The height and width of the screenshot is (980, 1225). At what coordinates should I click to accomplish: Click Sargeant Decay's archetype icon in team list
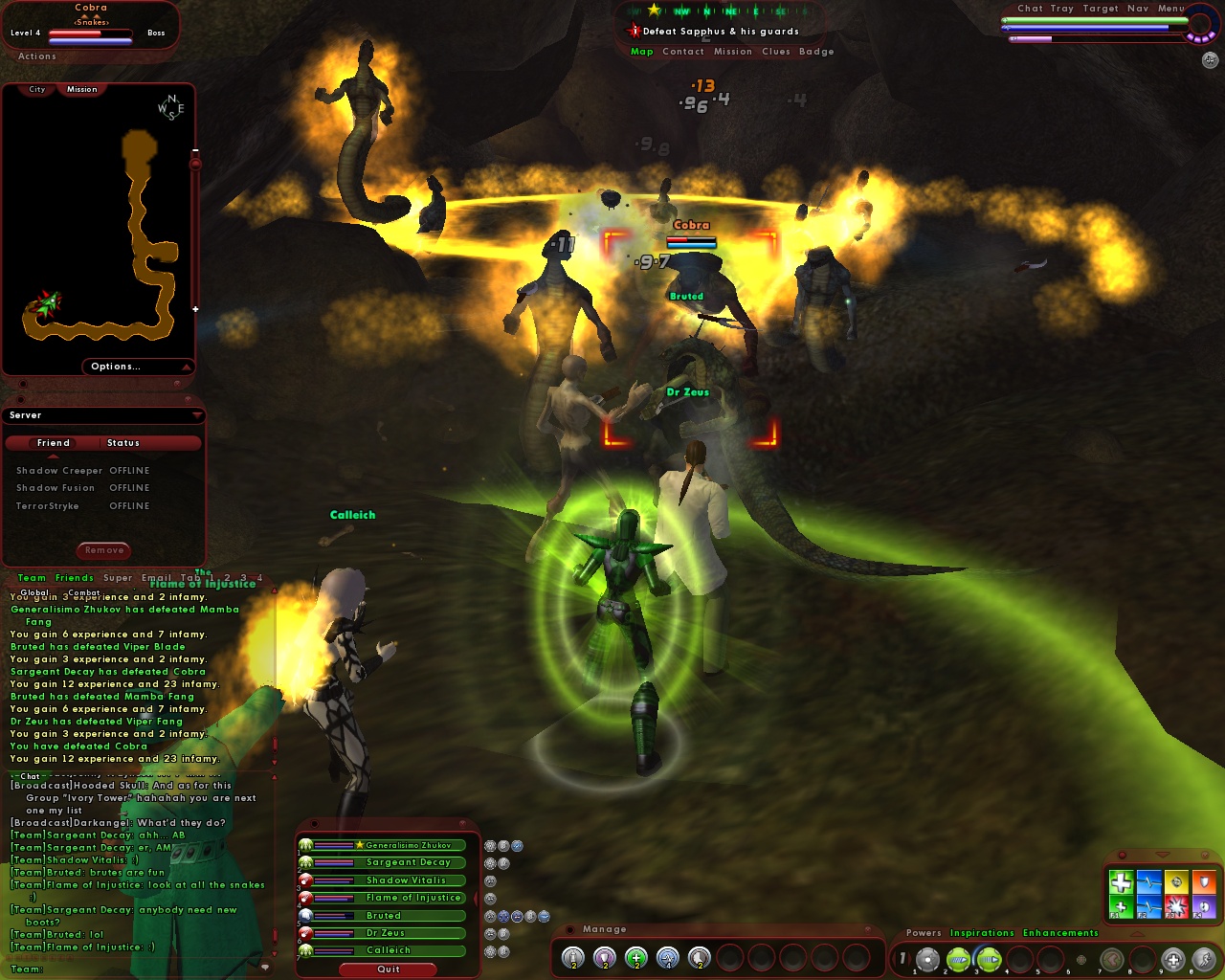pos(306,862)
